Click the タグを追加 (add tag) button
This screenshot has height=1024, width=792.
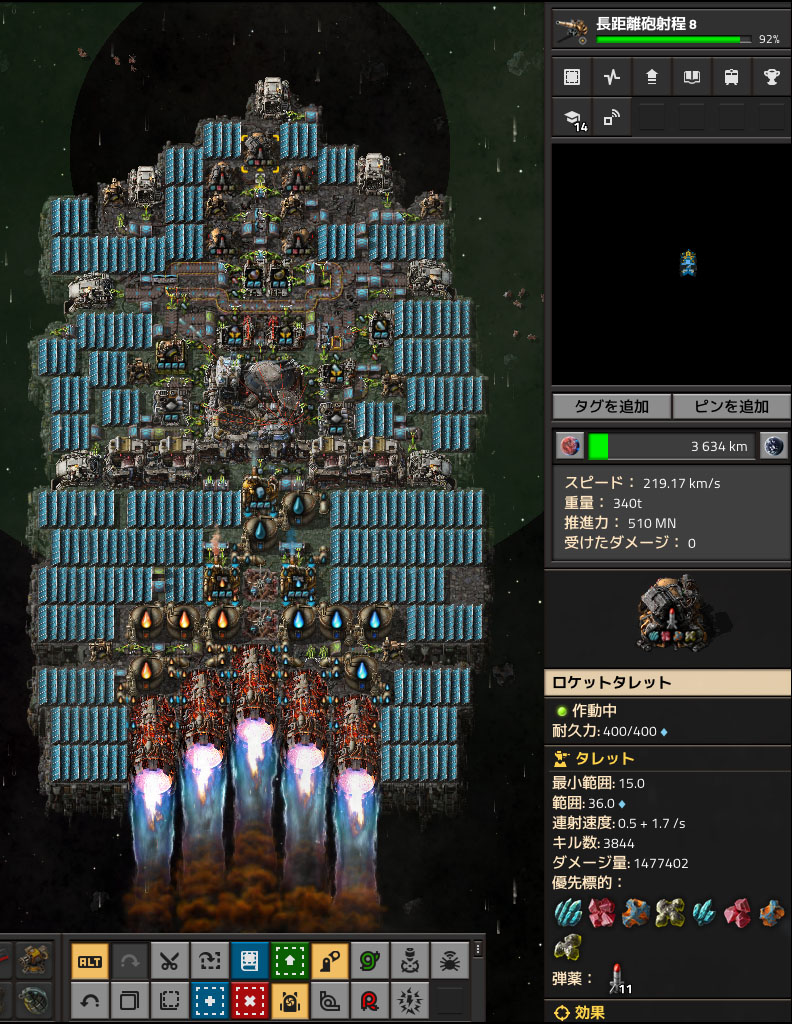[x=611, y=406]
